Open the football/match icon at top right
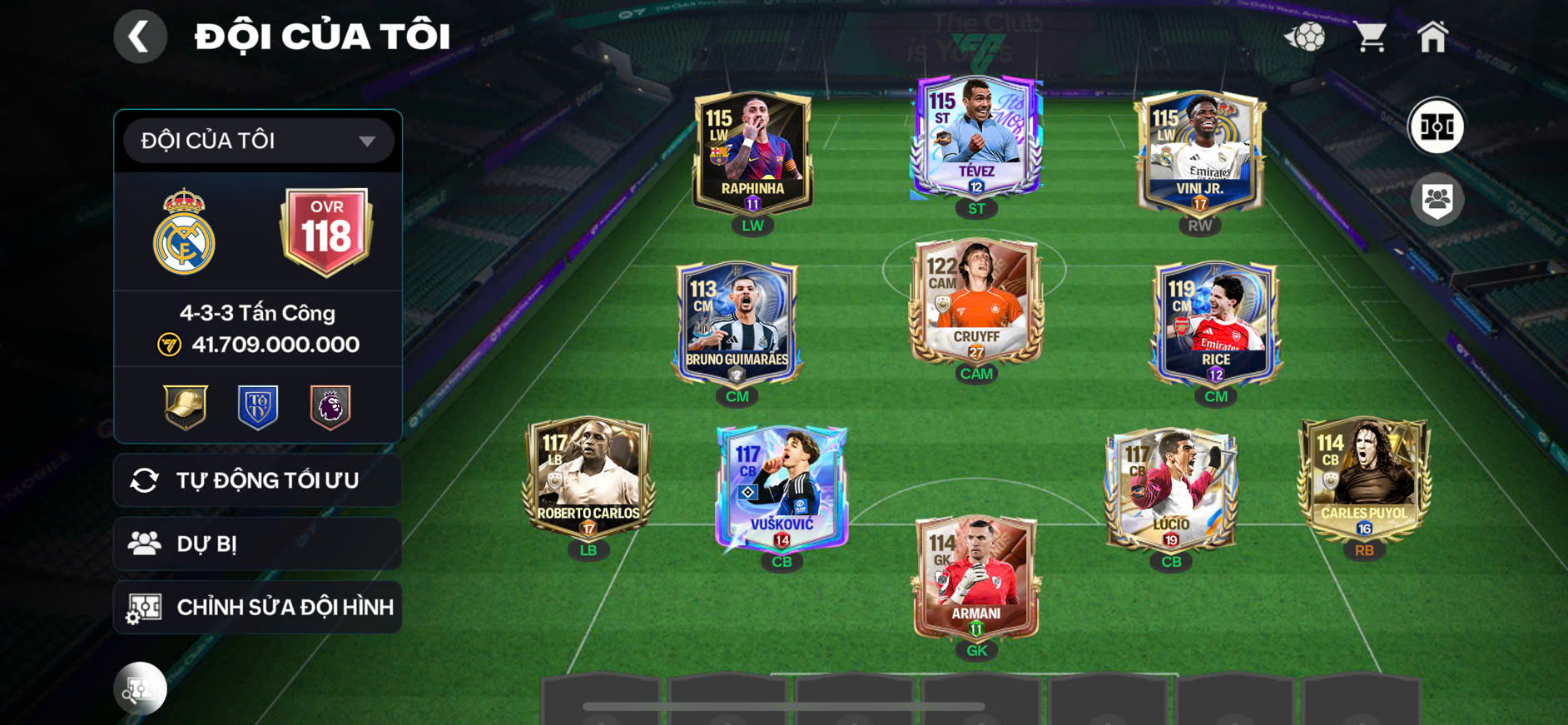Screen dimensions: 1568x725 tap(1309, 35)
